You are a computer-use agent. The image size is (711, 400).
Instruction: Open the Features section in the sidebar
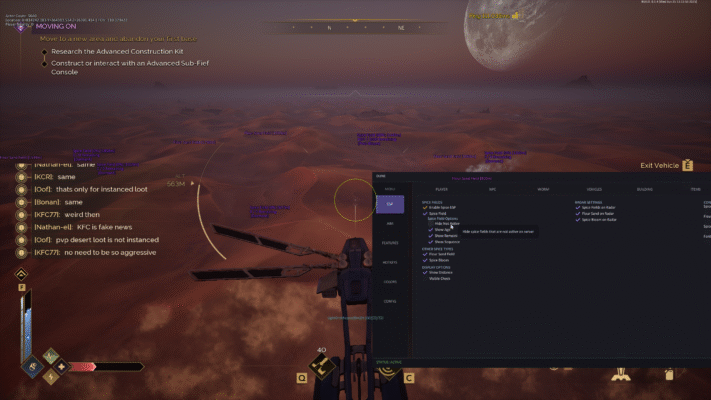pyautogui.click(x=390, y=242)
